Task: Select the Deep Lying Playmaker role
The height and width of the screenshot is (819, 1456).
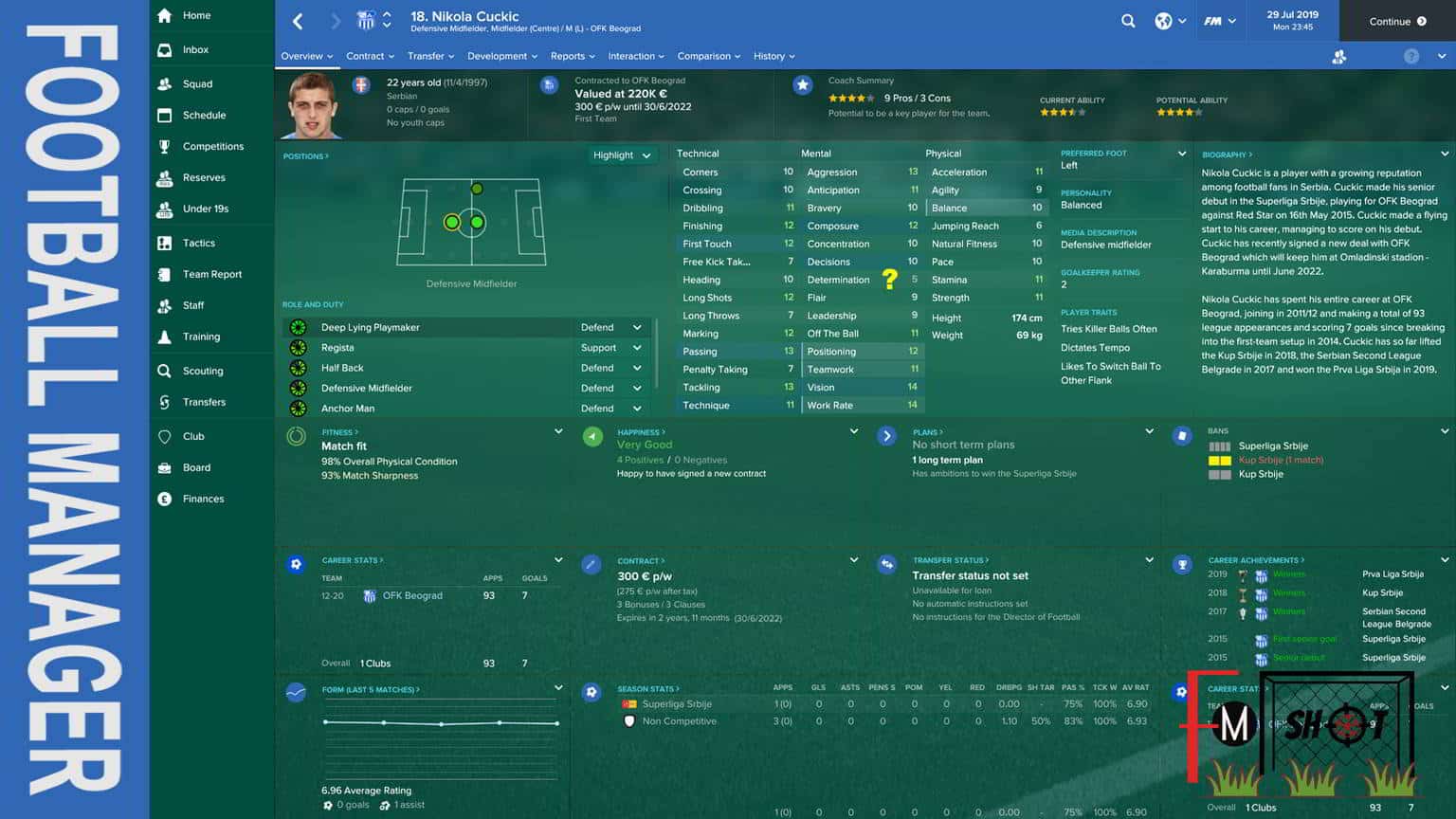Action: [370, 327]
